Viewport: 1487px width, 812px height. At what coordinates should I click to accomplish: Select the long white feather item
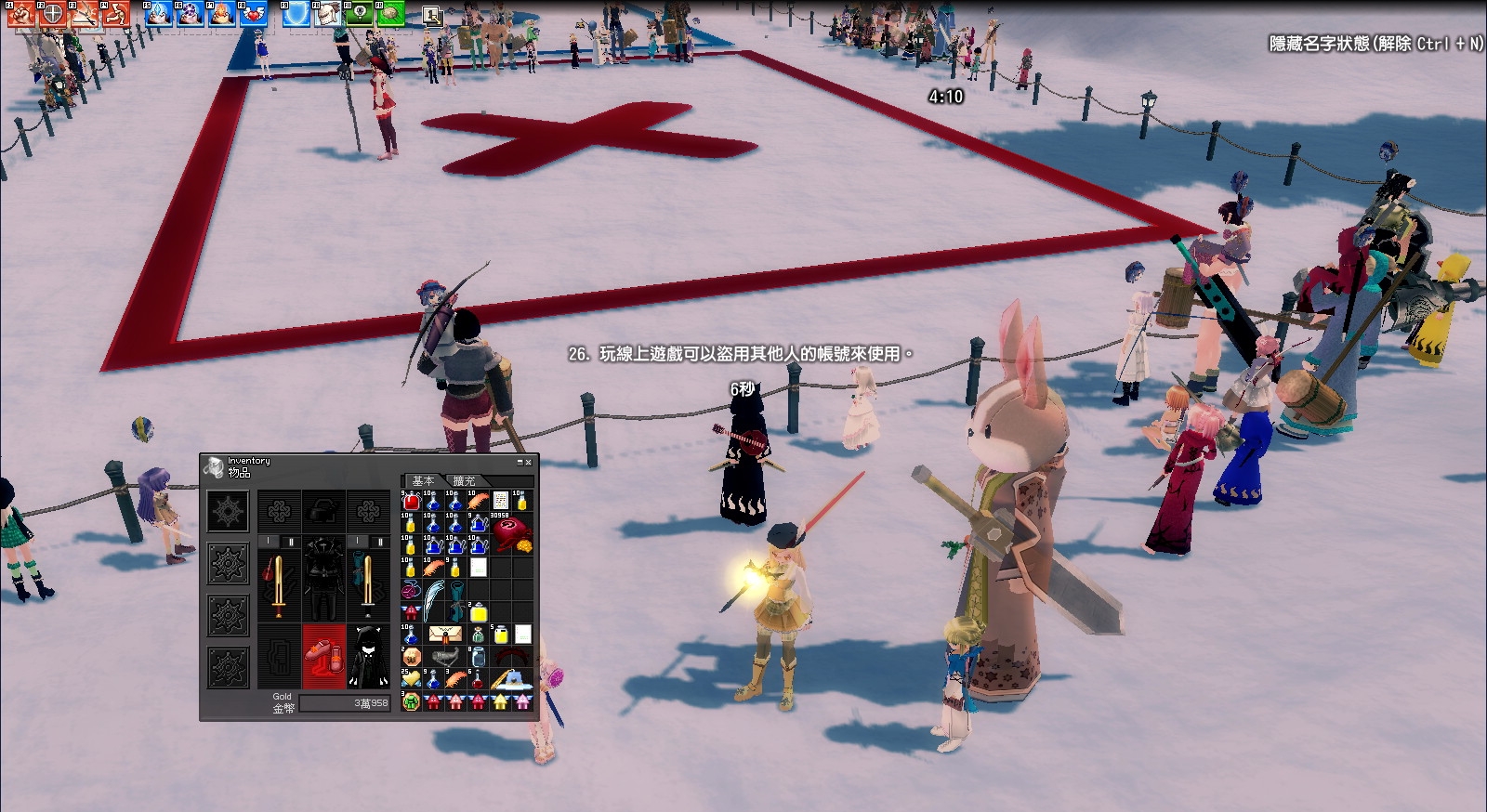click(x=433, y=599)
